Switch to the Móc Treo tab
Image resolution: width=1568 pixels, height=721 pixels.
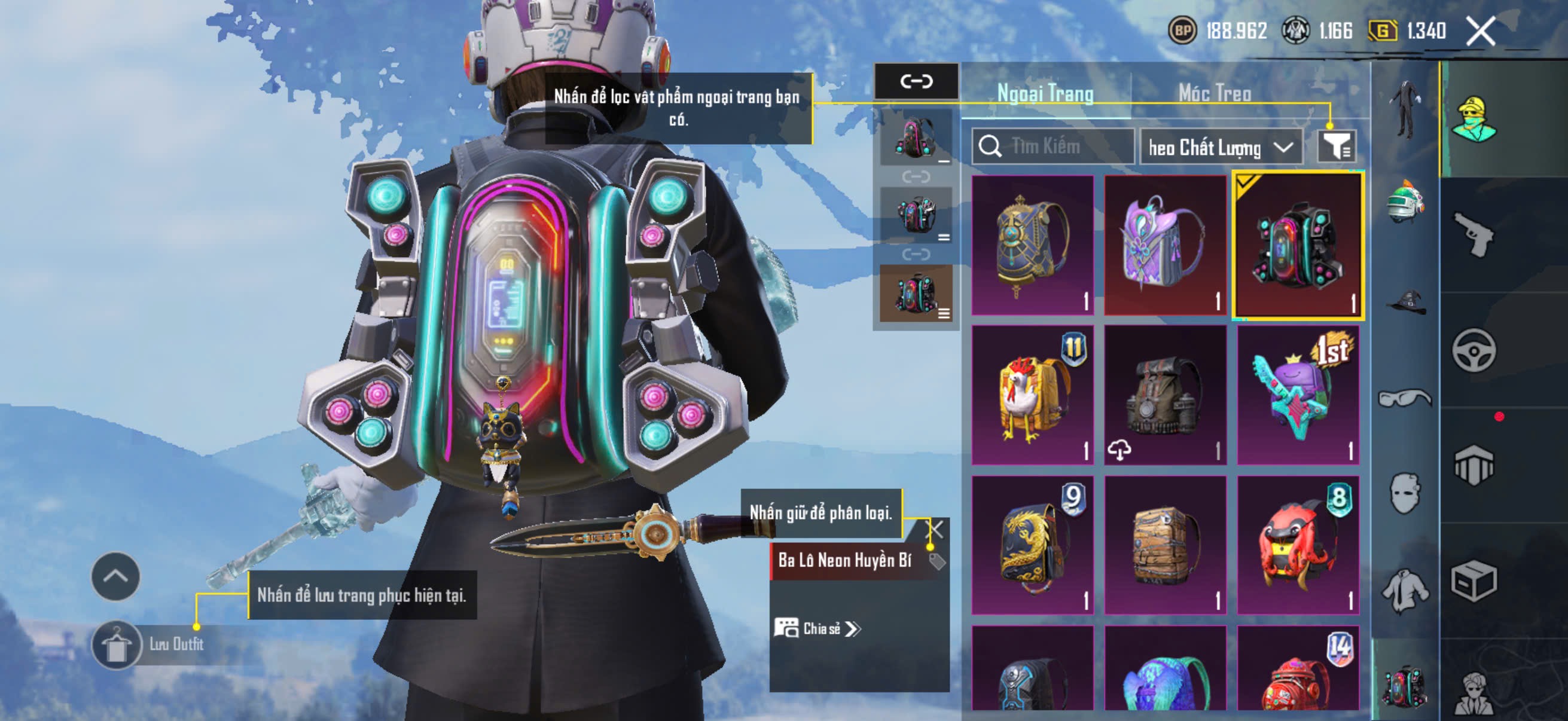coord(1215,93)
